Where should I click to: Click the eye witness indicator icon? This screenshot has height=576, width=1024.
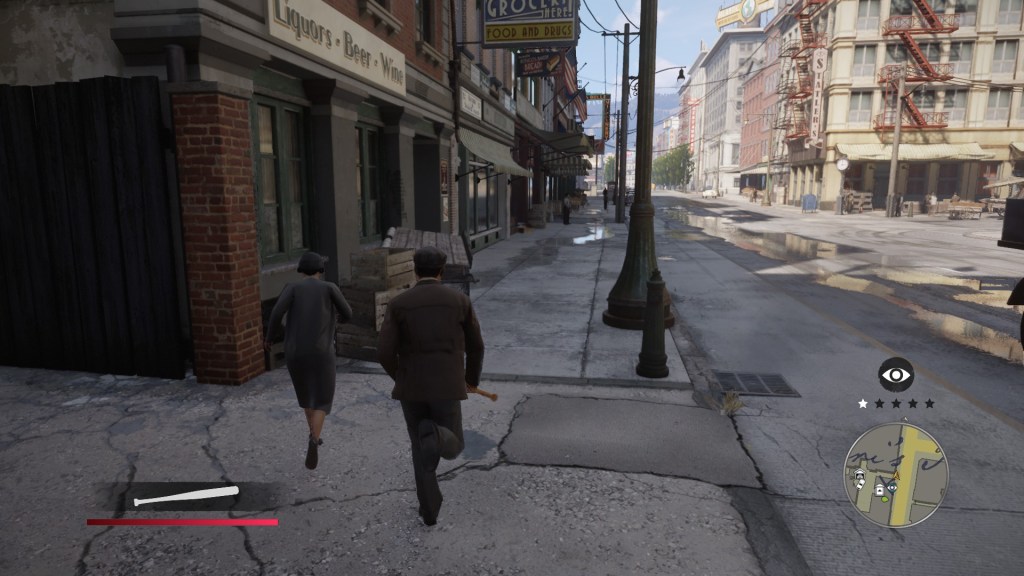[x=895, y=375]
